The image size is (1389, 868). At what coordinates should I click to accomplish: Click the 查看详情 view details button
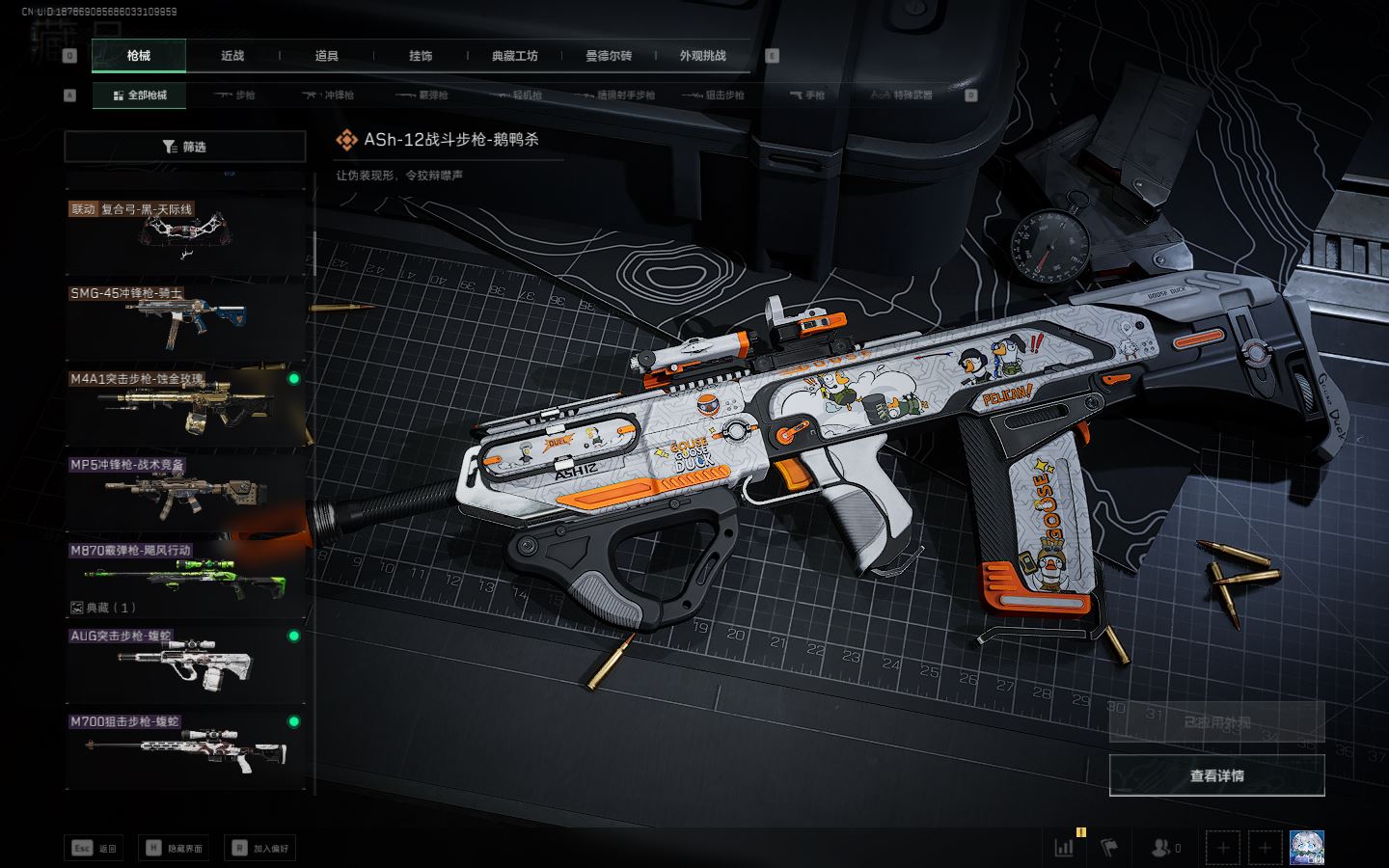click(1216, 775)
